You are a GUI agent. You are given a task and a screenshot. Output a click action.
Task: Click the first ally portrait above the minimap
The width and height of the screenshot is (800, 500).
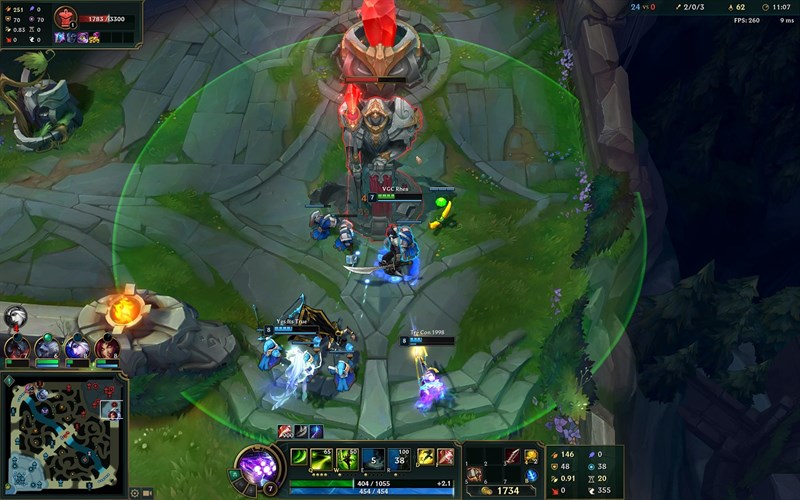pos(17,347)
